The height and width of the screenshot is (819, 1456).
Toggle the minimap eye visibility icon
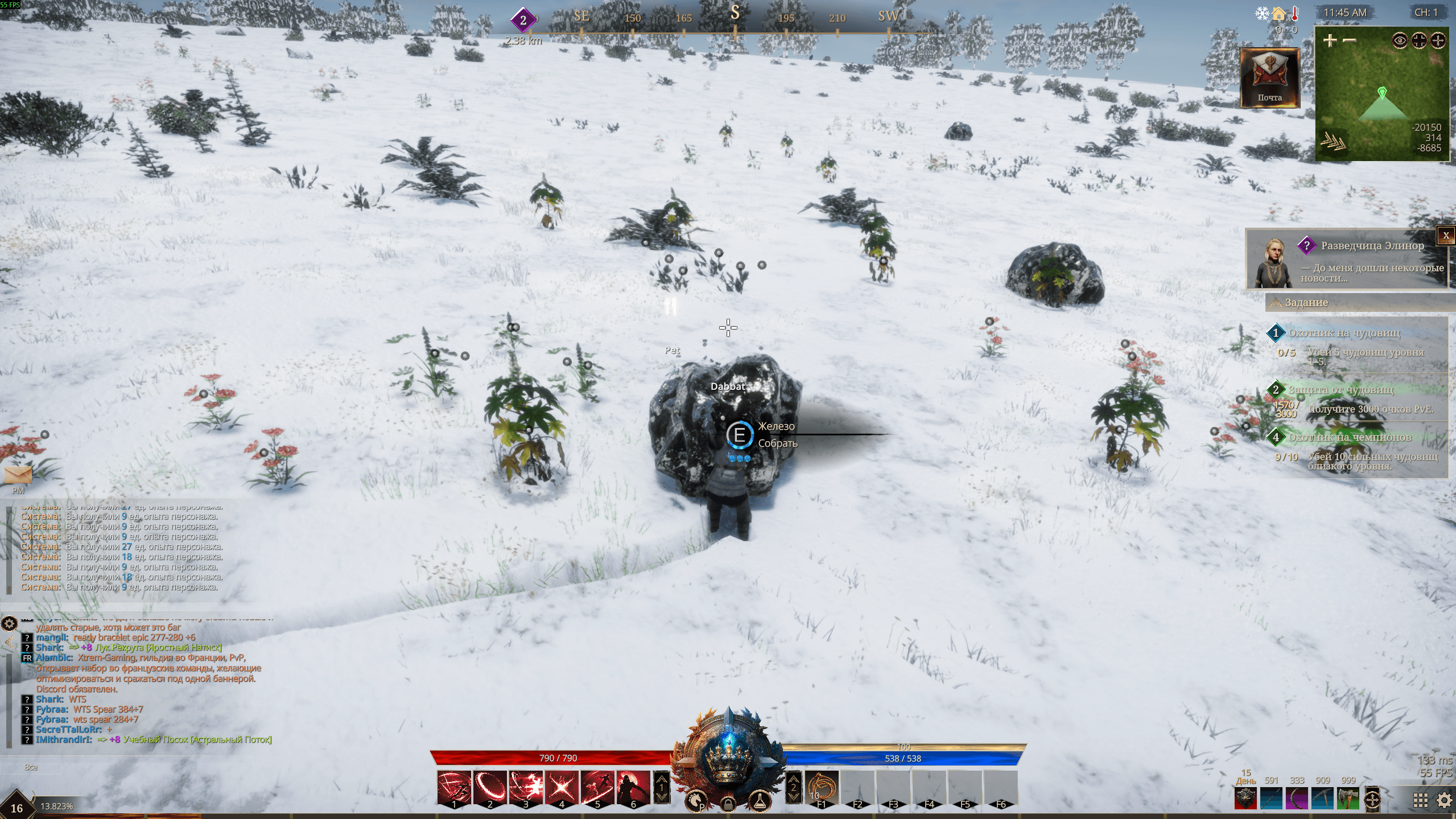point(1400,40)
